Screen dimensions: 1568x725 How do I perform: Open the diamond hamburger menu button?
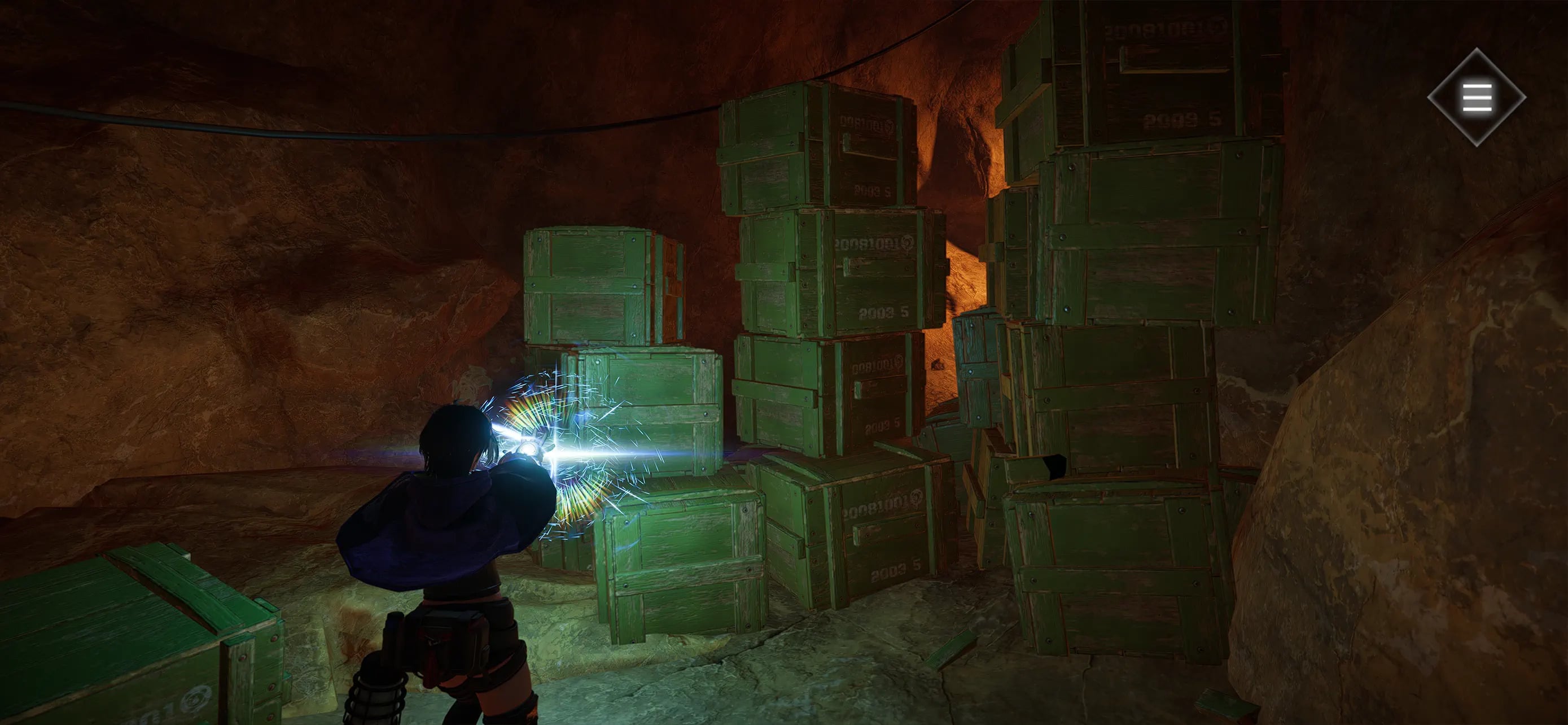[x=1477, y=97]
